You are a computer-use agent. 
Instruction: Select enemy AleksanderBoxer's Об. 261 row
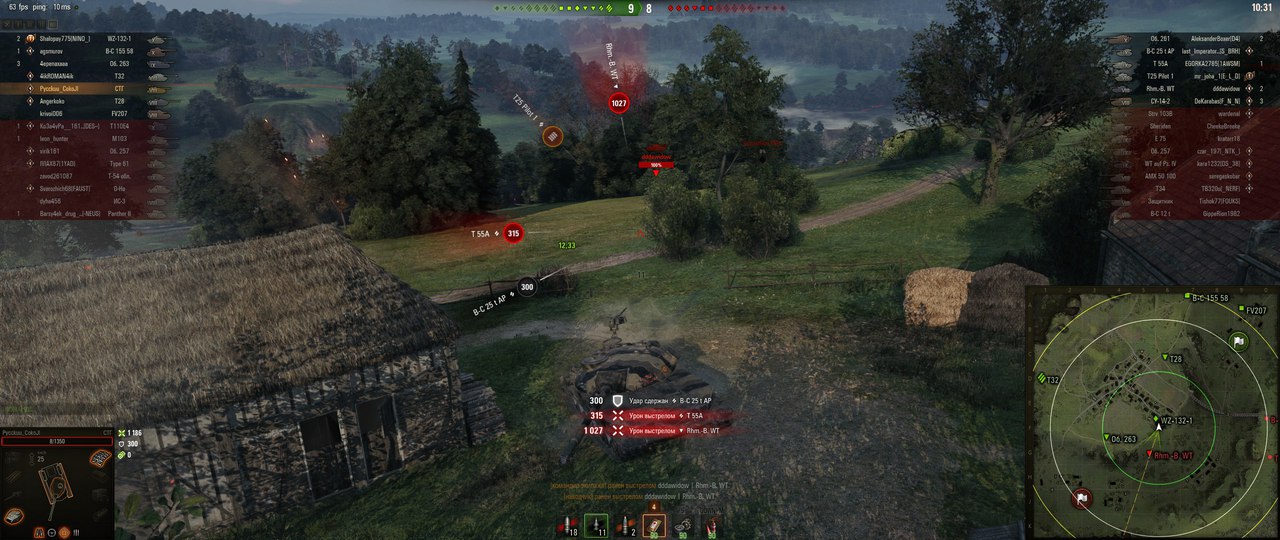[1190, 38]
